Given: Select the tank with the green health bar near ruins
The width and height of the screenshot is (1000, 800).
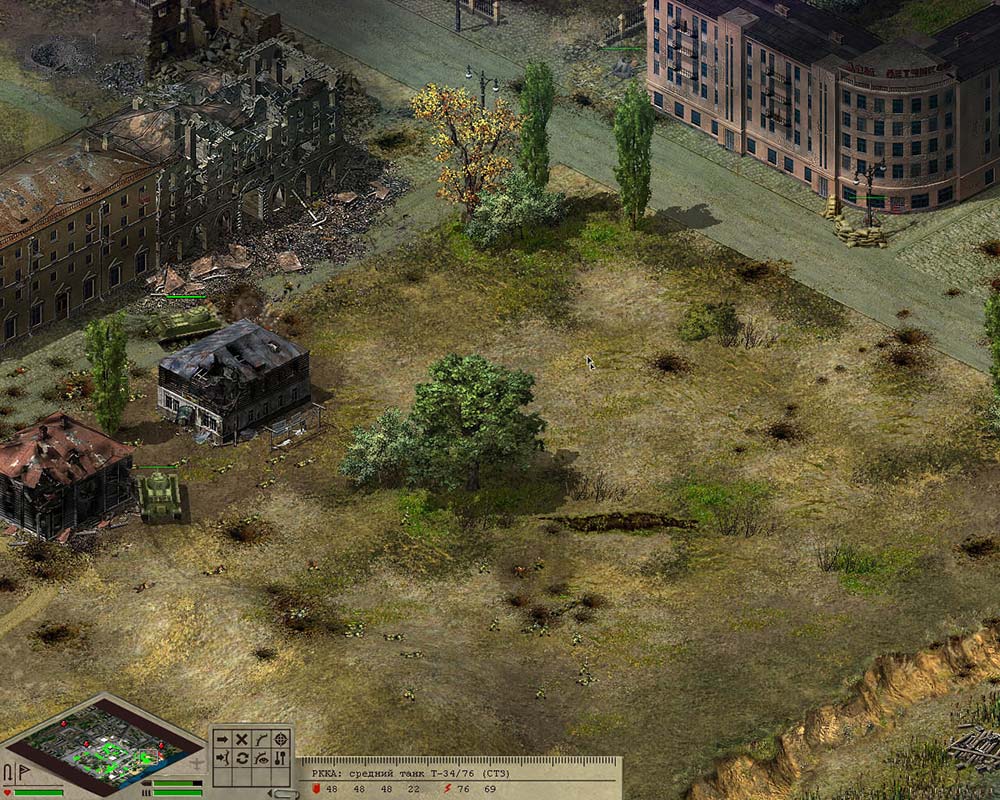Looking at the screenshot, I should pos(185,324).
